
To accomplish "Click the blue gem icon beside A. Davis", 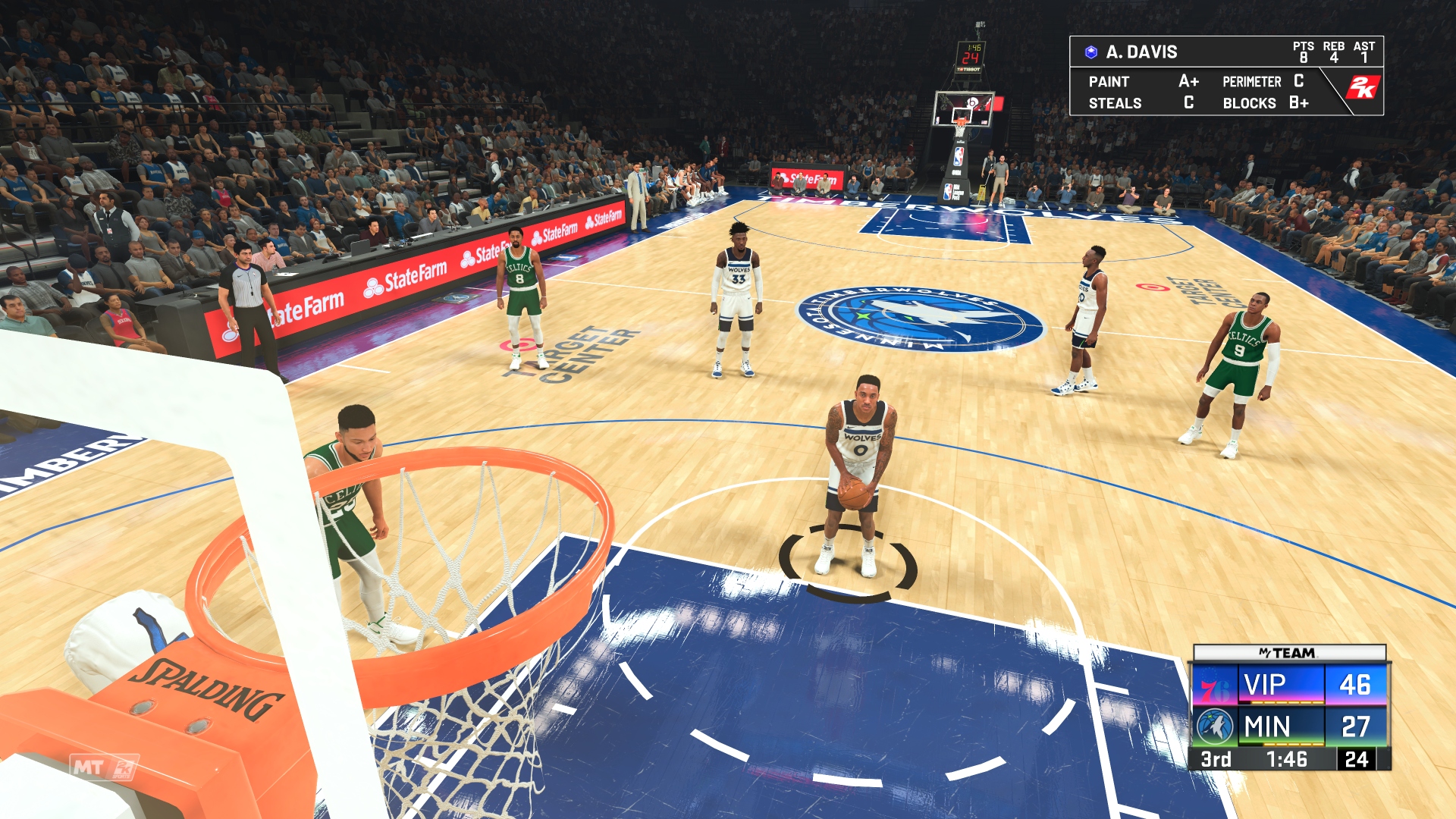I will click(1090, 52).
